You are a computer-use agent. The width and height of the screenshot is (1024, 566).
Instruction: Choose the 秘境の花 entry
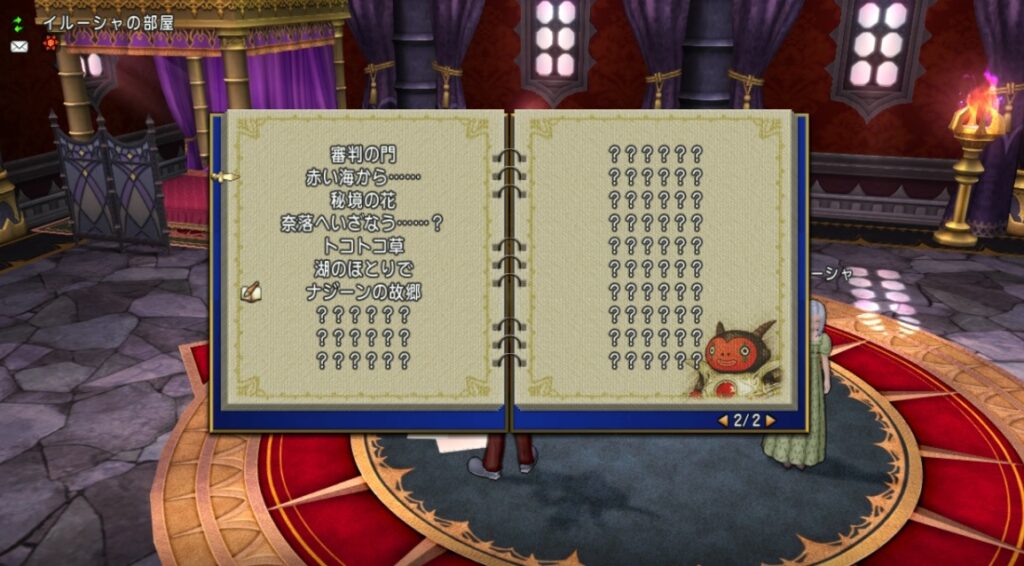(363, 200)
